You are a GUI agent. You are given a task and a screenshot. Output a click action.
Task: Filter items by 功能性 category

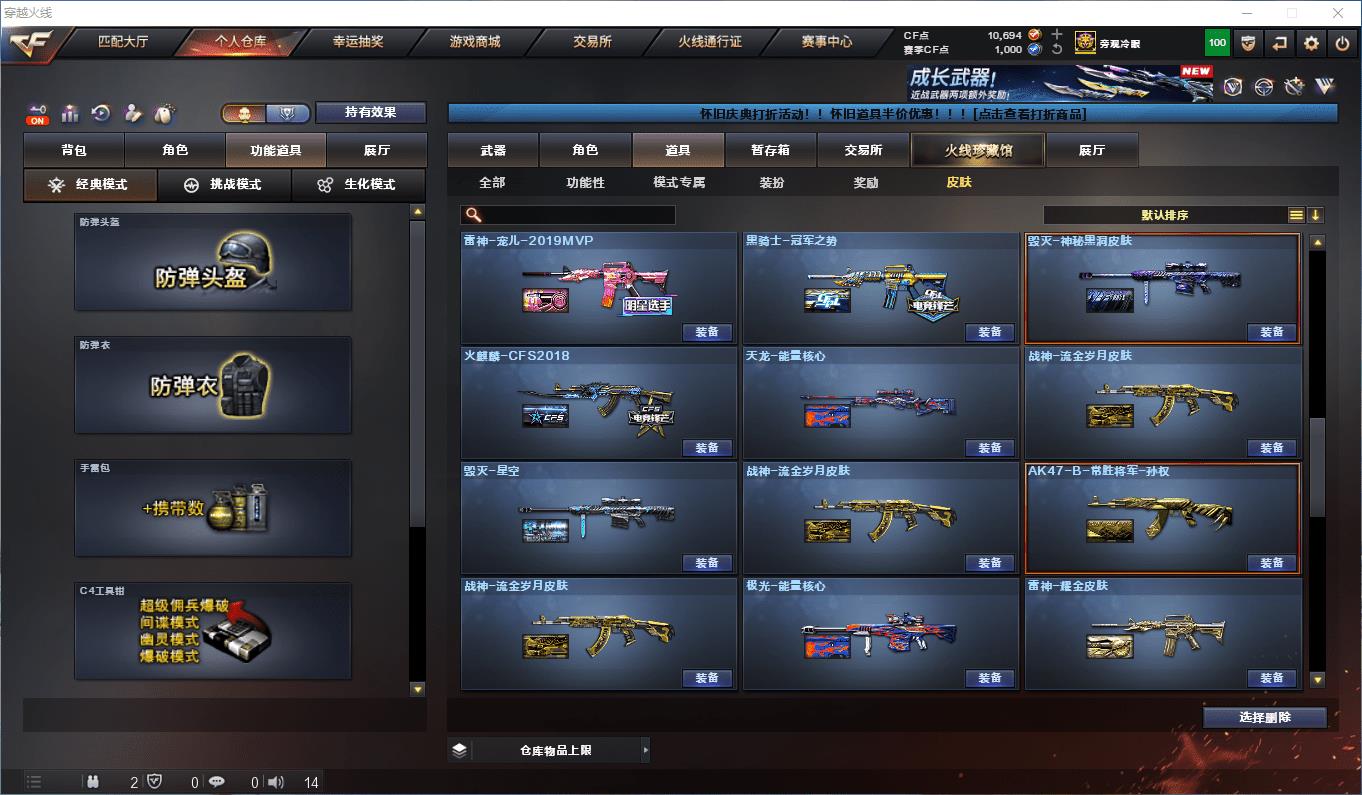click(x=585, y=183)
